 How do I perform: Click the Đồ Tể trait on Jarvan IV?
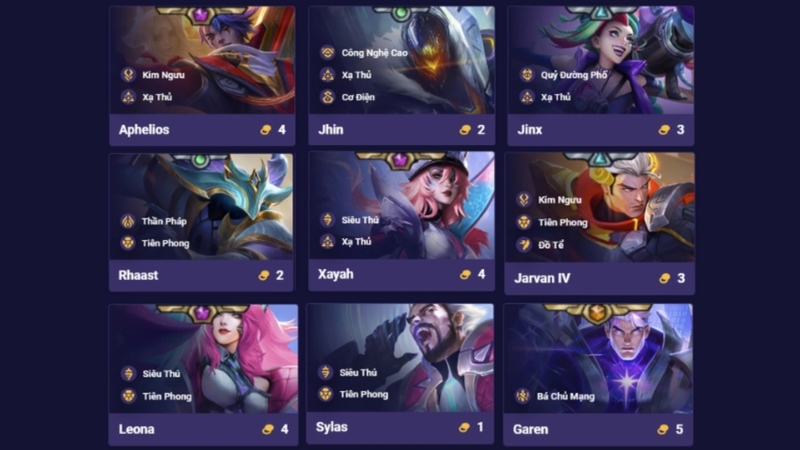551,245
